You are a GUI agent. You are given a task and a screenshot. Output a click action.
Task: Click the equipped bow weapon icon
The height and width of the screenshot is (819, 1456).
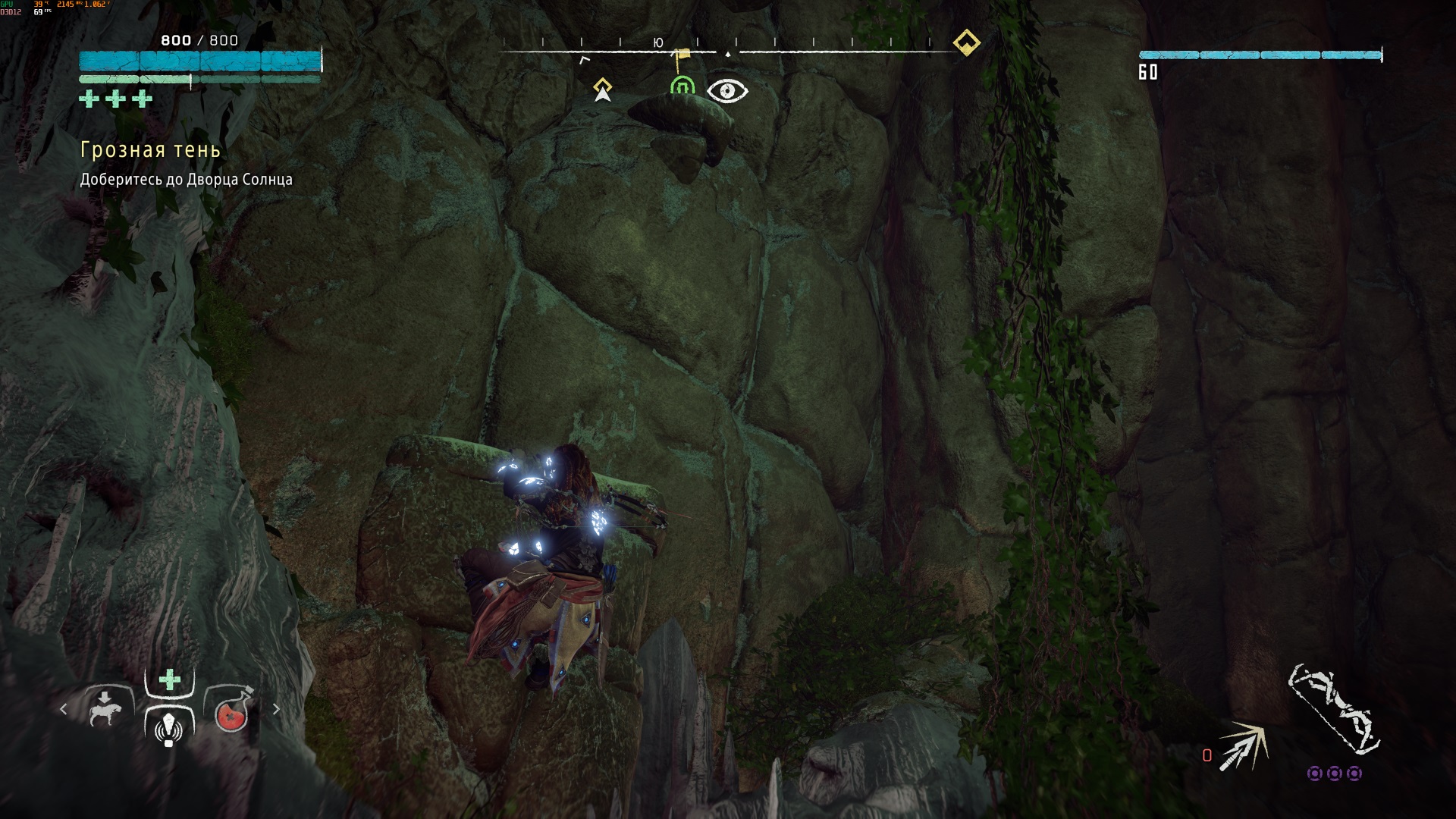click(1333, 709)
